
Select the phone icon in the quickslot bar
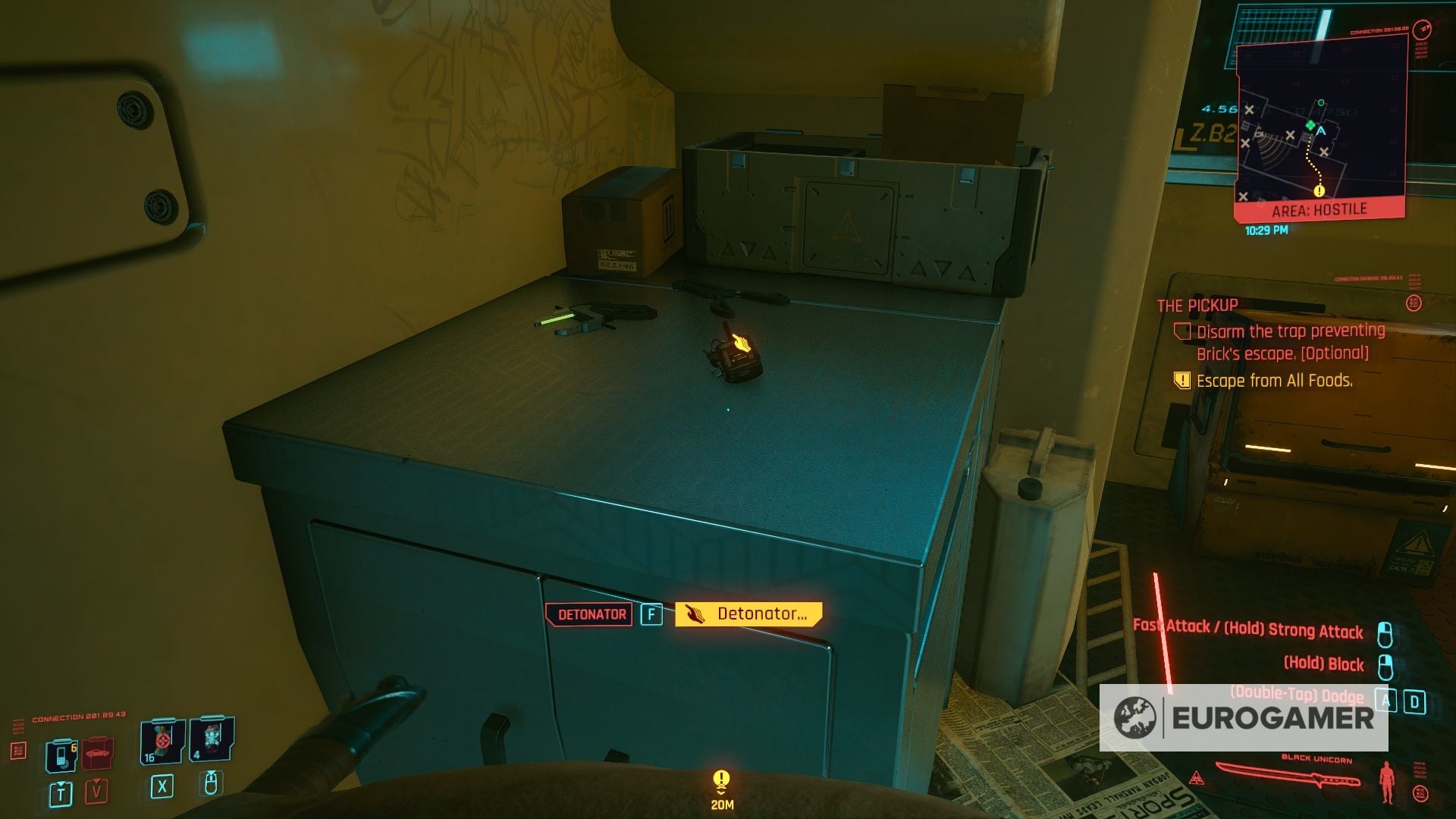pos(61,755)
